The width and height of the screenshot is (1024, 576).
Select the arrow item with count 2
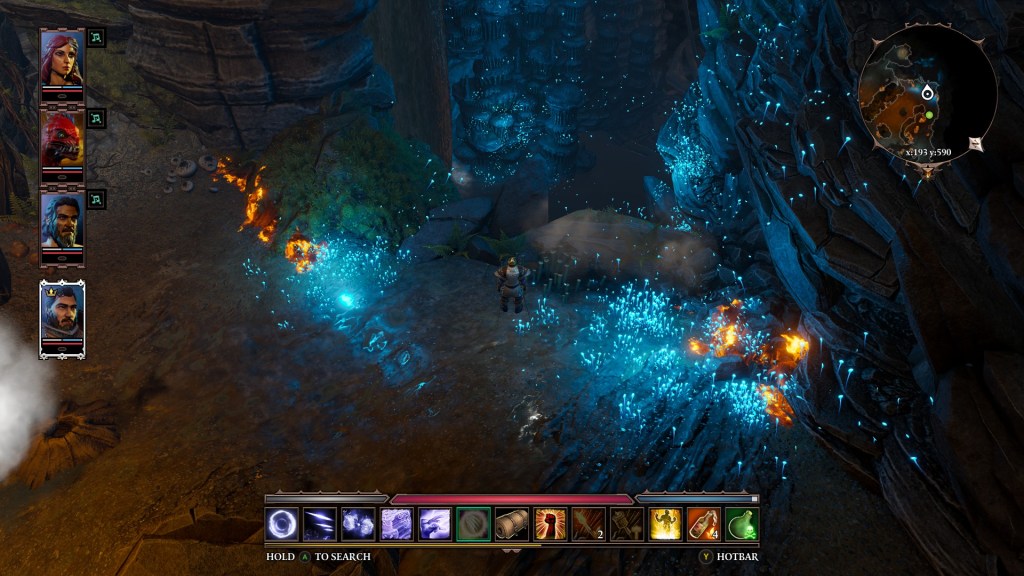coord(588,524)
